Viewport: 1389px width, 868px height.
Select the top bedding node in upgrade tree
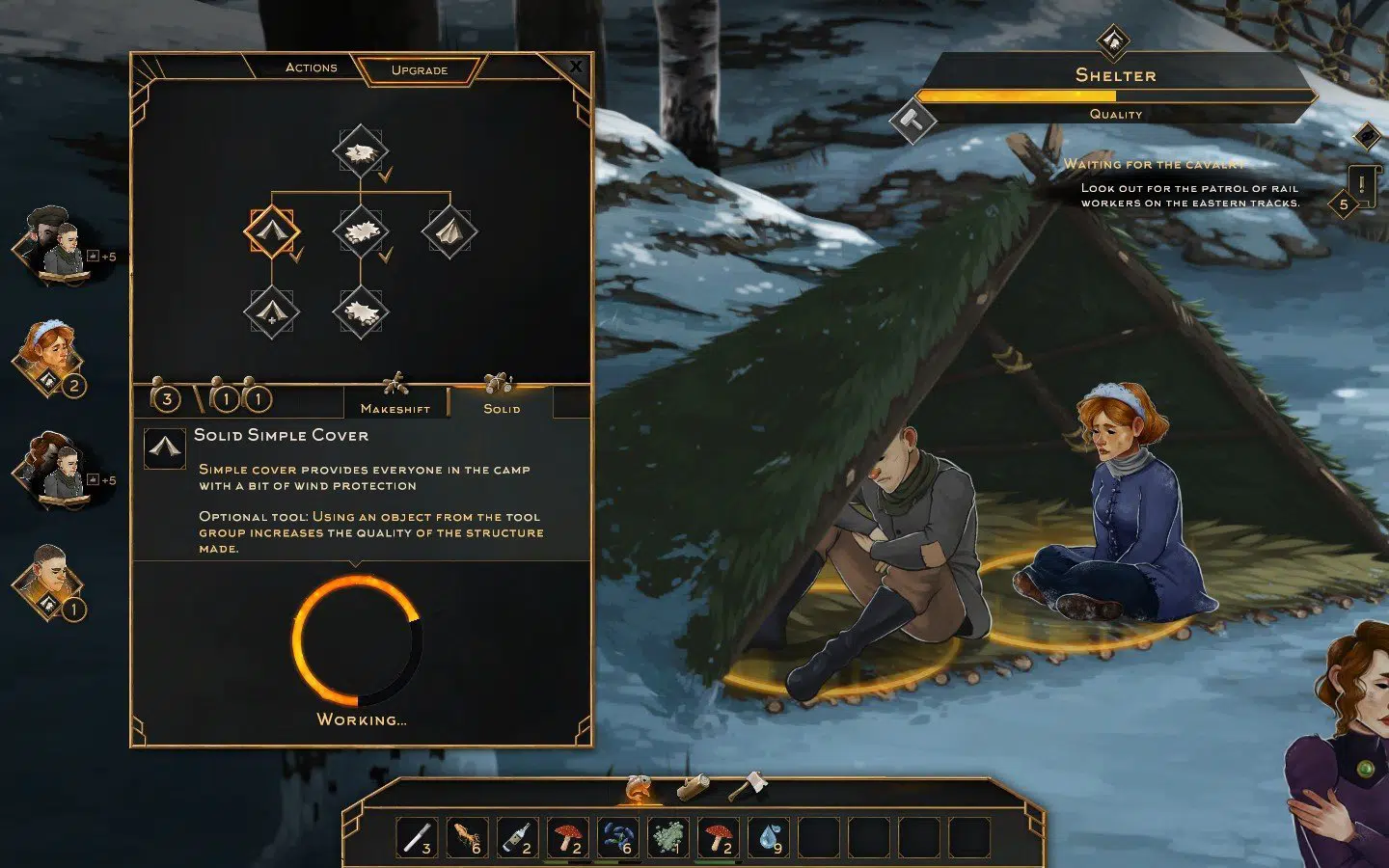(360, 152)
